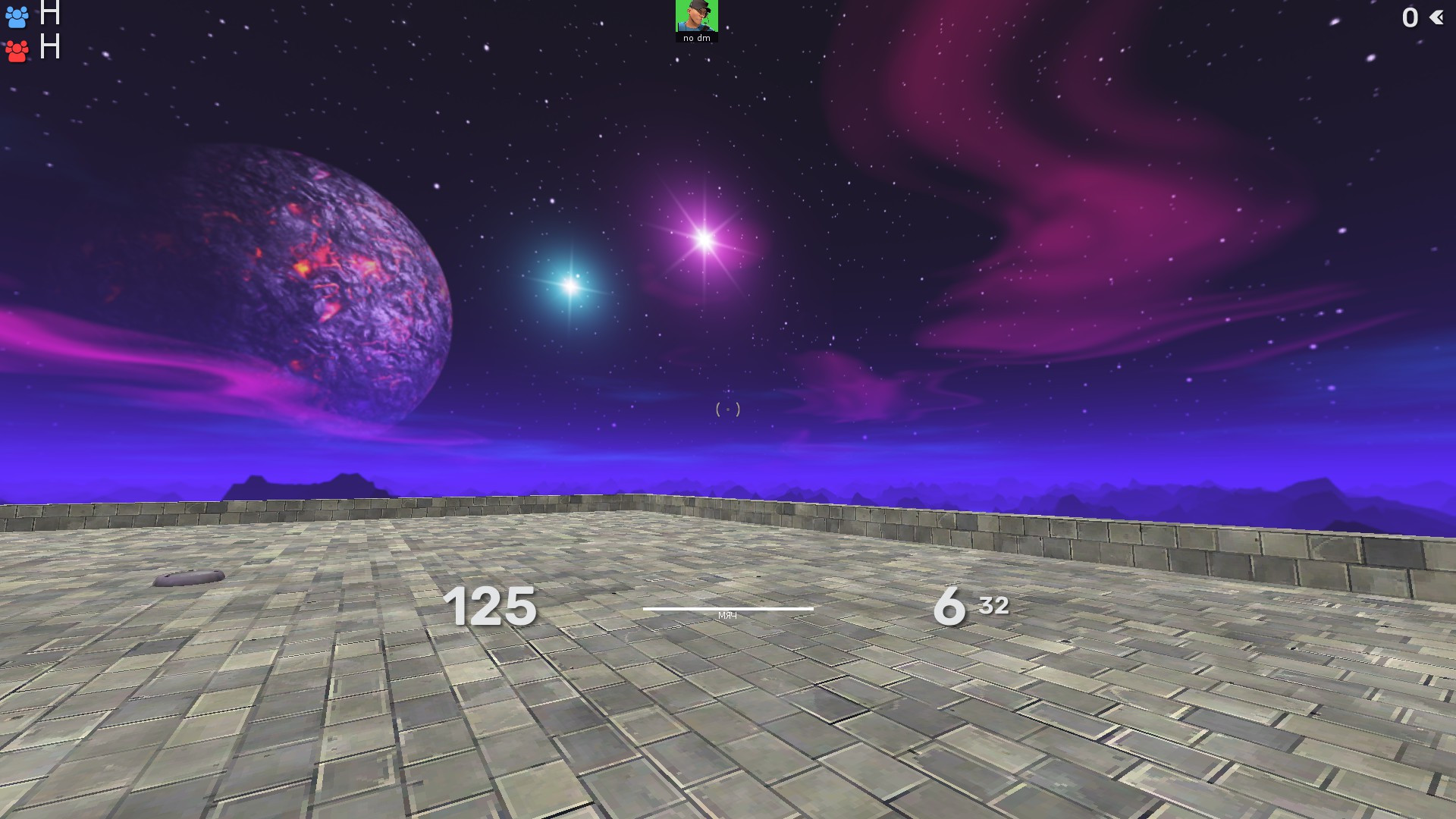Expand the left-pointing arrow in top right
Screen dimensions: 1456x819
1438,18
